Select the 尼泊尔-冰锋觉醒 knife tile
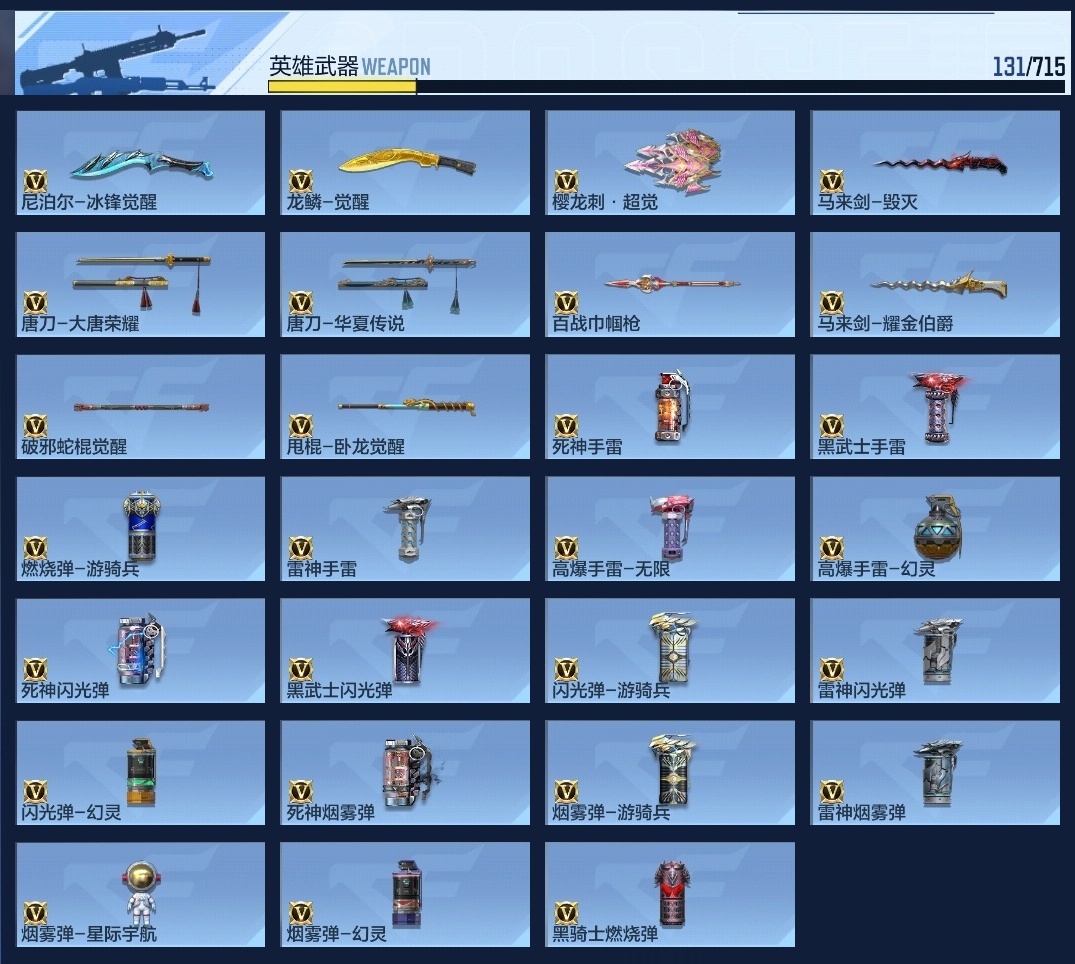 click(x=141, y=162)
